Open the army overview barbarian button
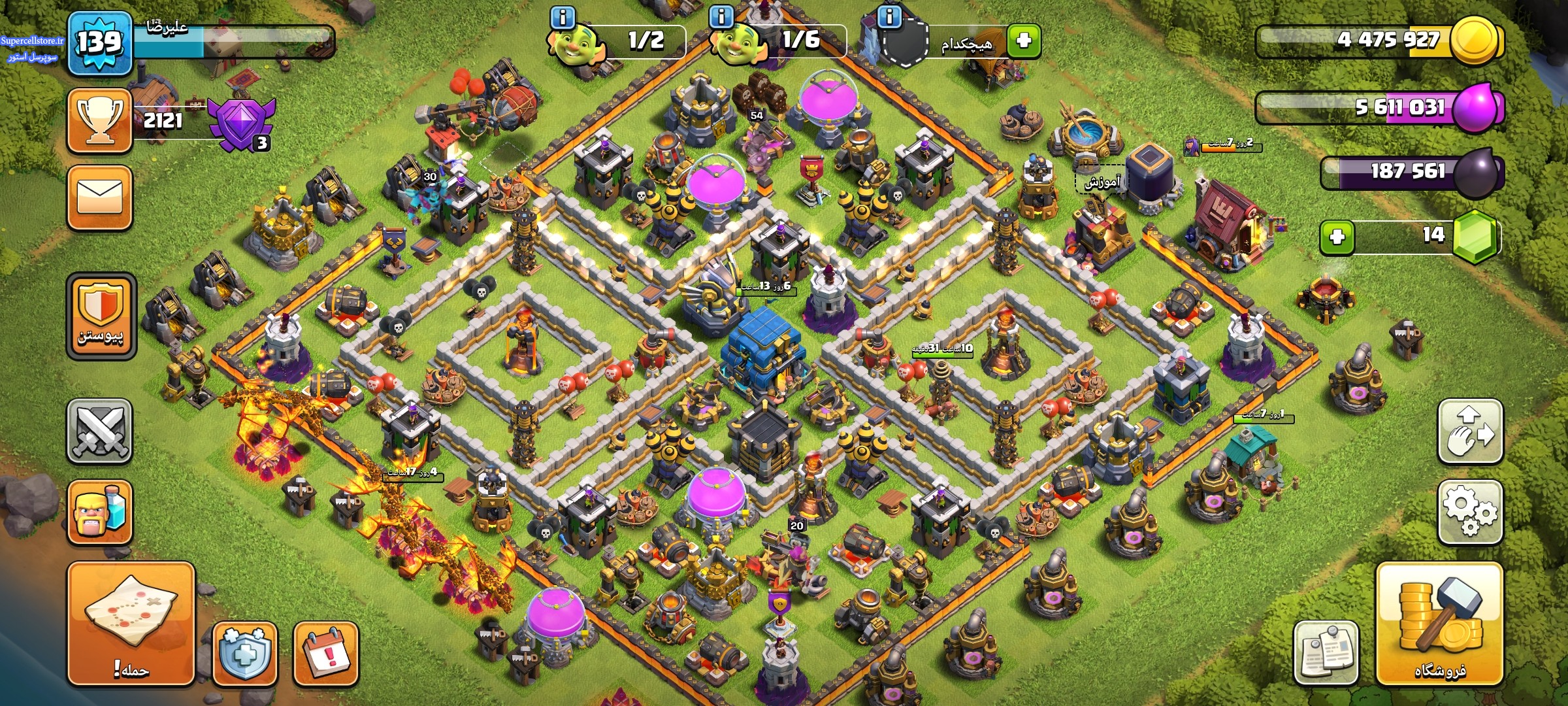This screenshot has height=706, width=1568. pyautogui.click(x=100, y=512)
